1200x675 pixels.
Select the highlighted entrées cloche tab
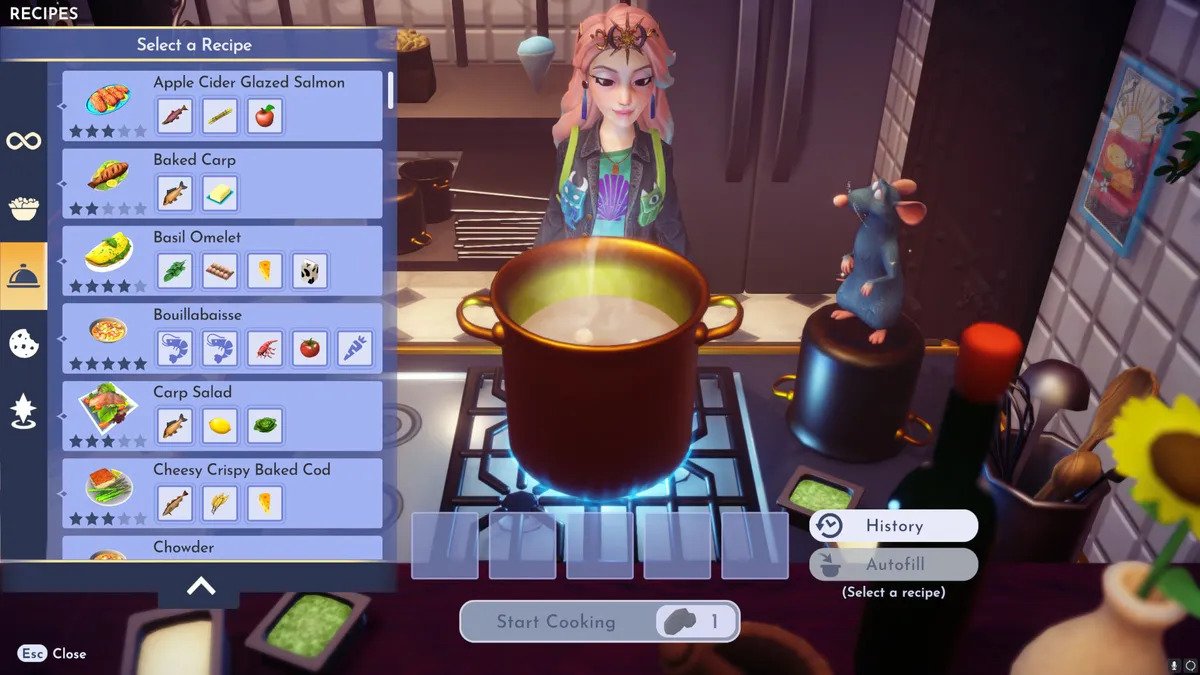(23, 276)
